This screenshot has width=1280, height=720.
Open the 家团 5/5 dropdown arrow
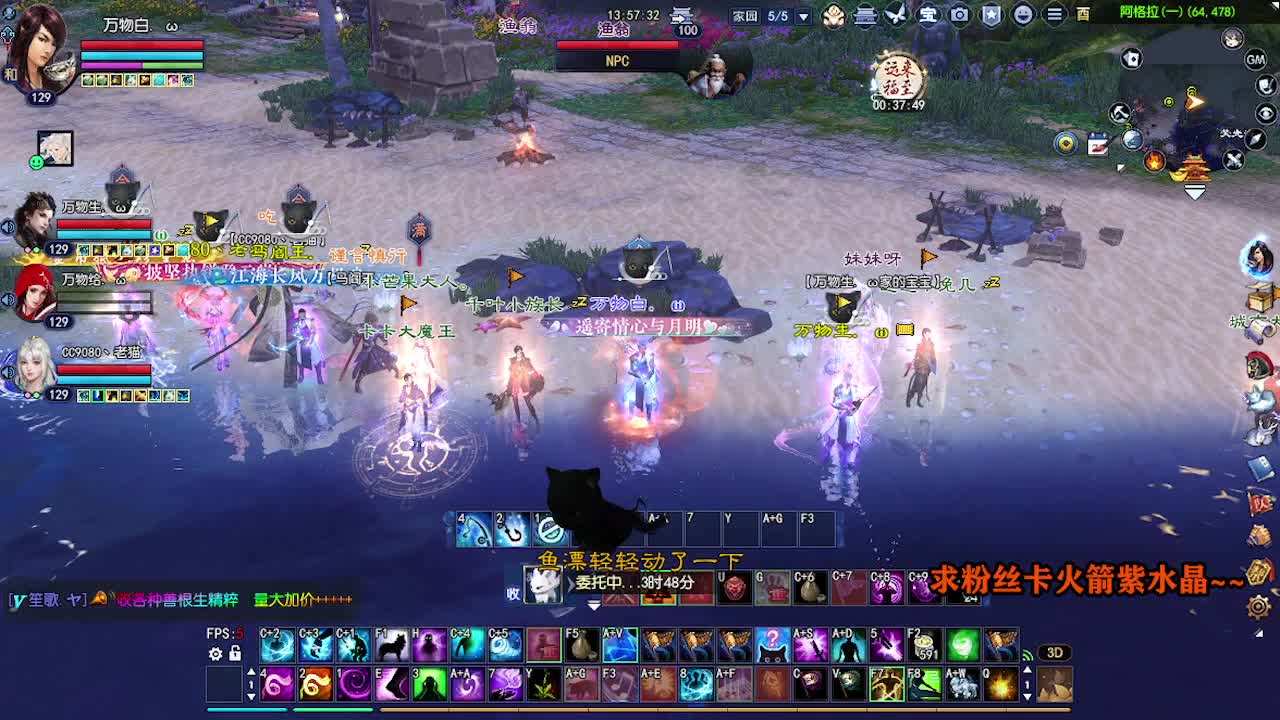click(x=805, y=15)
